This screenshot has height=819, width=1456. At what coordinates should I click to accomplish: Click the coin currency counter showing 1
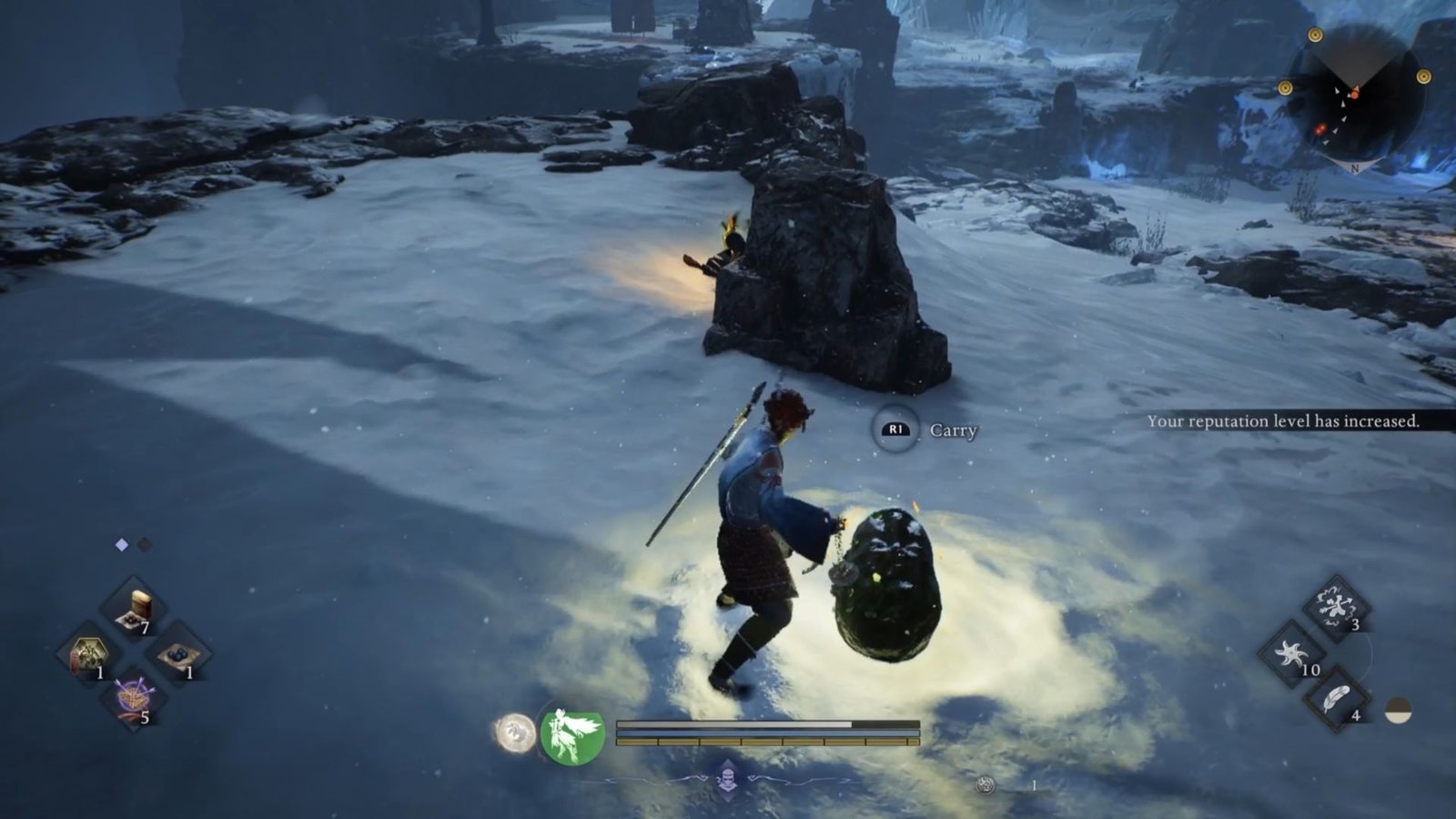pyautogui.click(x=1034, y=785)
